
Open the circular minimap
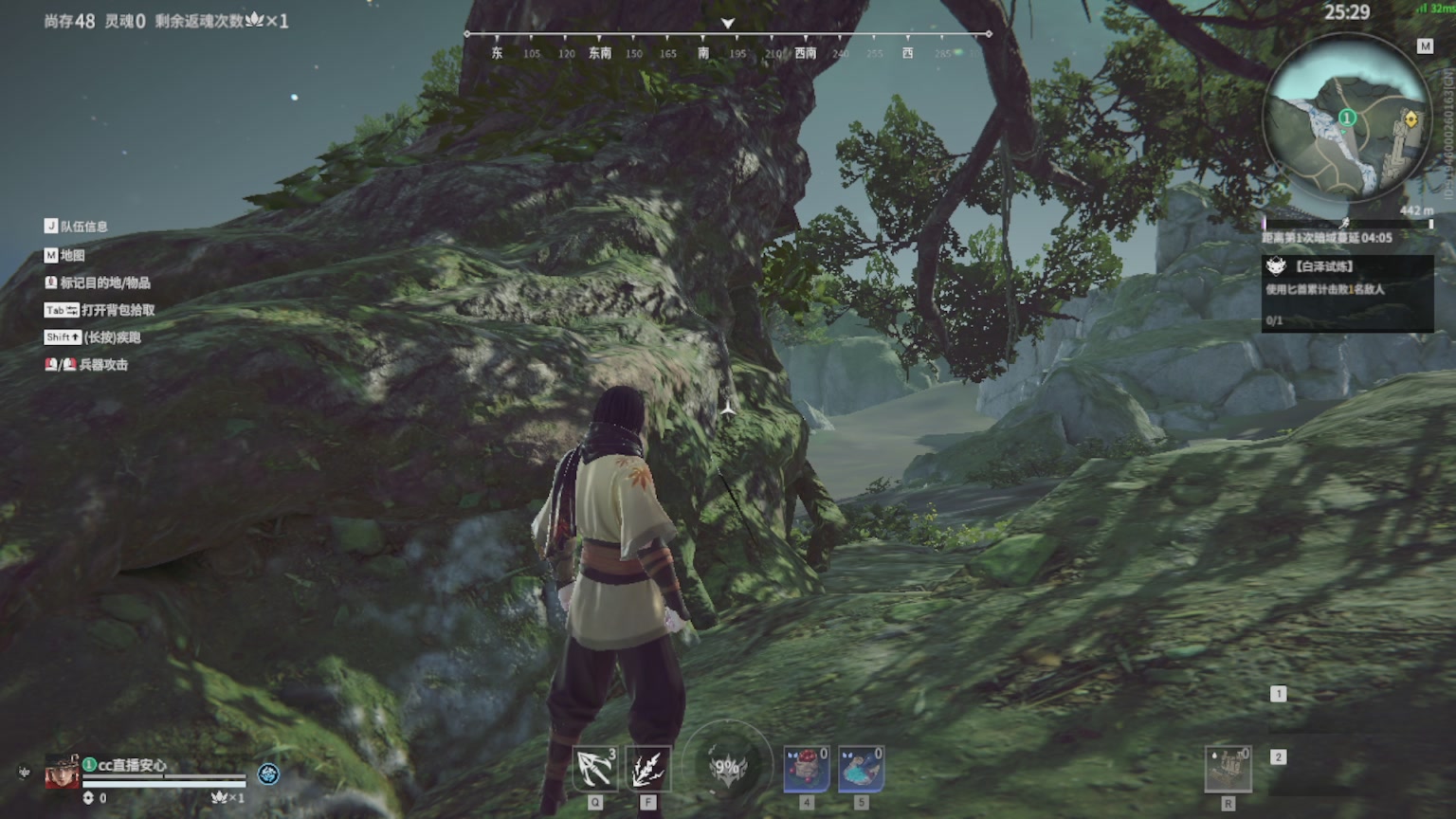click(x=1347, y=118)
